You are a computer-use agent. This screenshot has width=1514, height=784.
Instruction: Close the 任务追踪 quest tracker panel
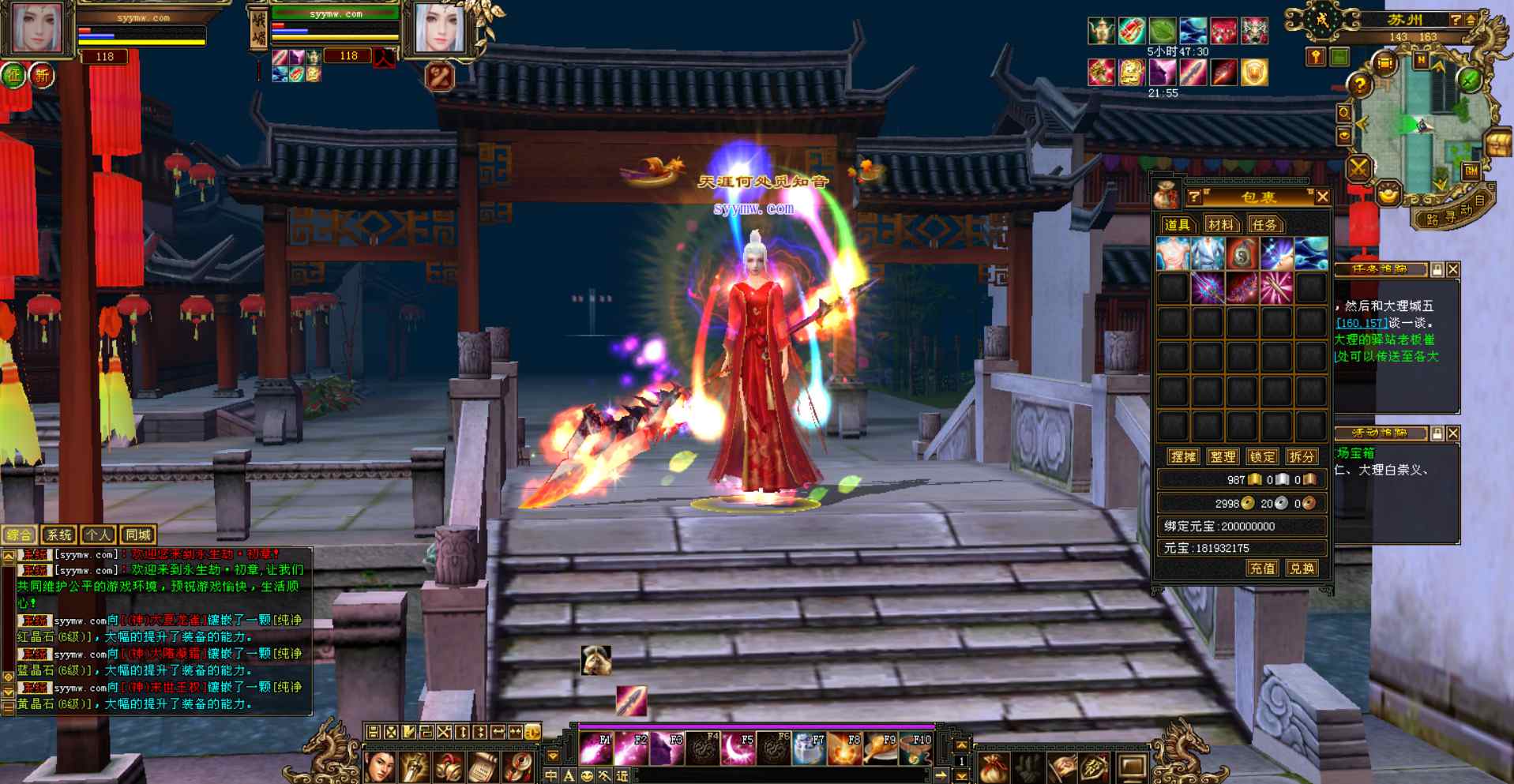pos(1453,269)
